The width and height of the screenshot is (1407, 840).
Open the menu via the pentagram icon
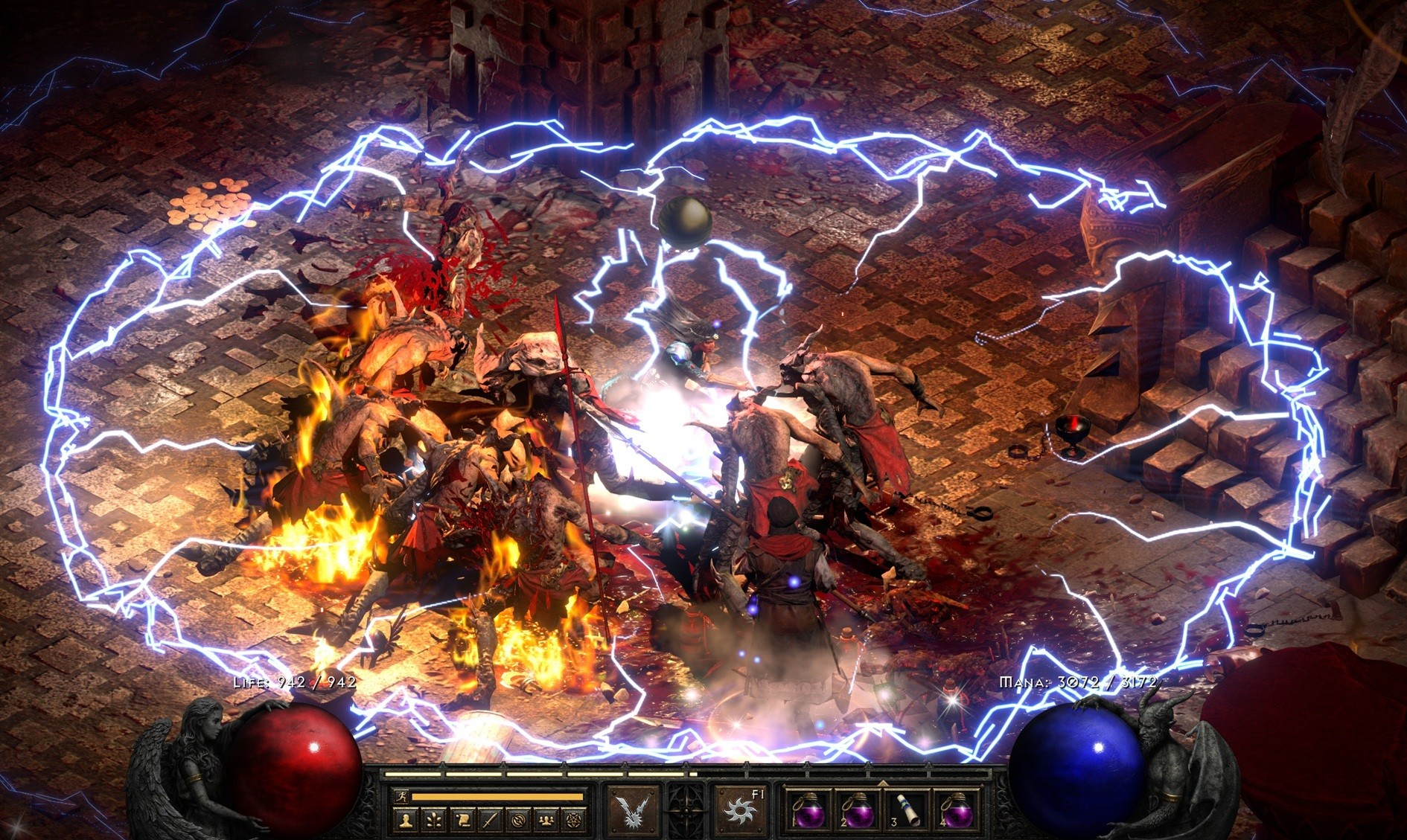pyautogui.click(x=572, y=820)
